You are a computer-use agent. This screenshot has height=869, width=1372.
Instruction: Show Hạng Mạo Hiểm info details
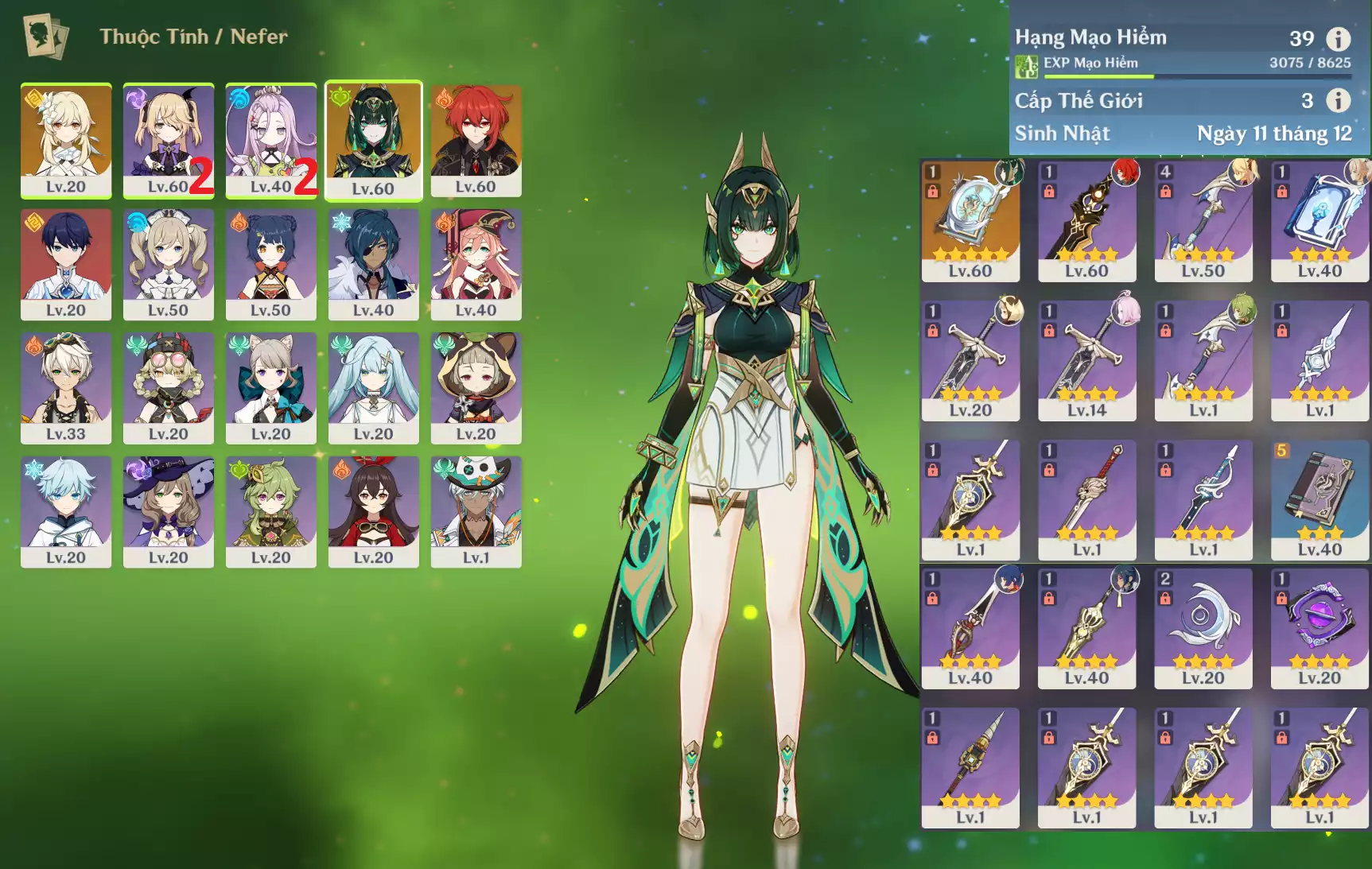(x=1339, y=38)
